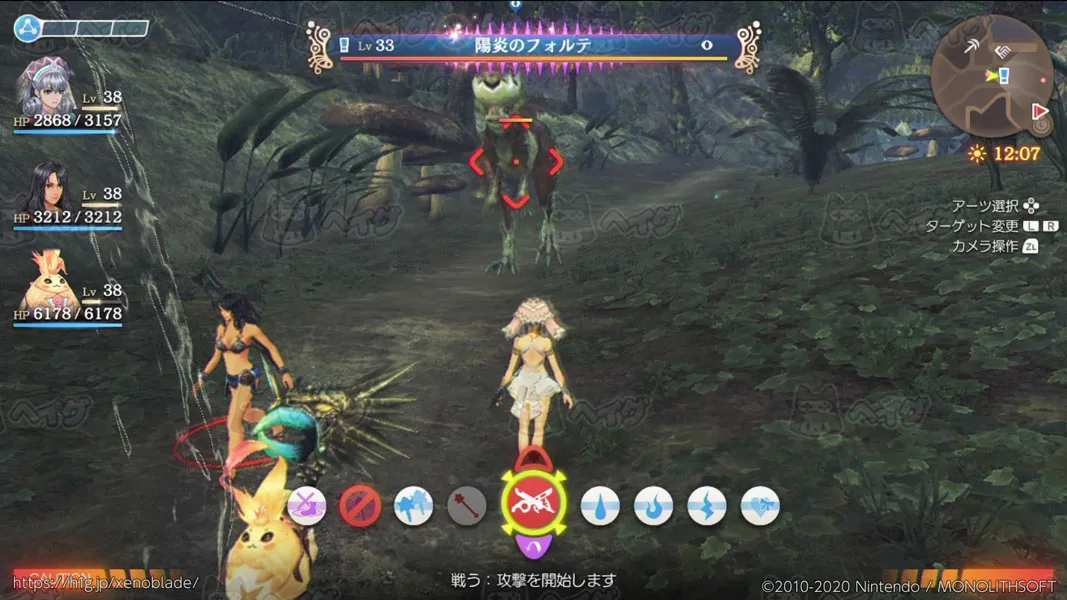This screenshot has height=600, width=1067.
Task: Click the party chain gauge icon
Action: pyautogui.click(x=26, y=28)
